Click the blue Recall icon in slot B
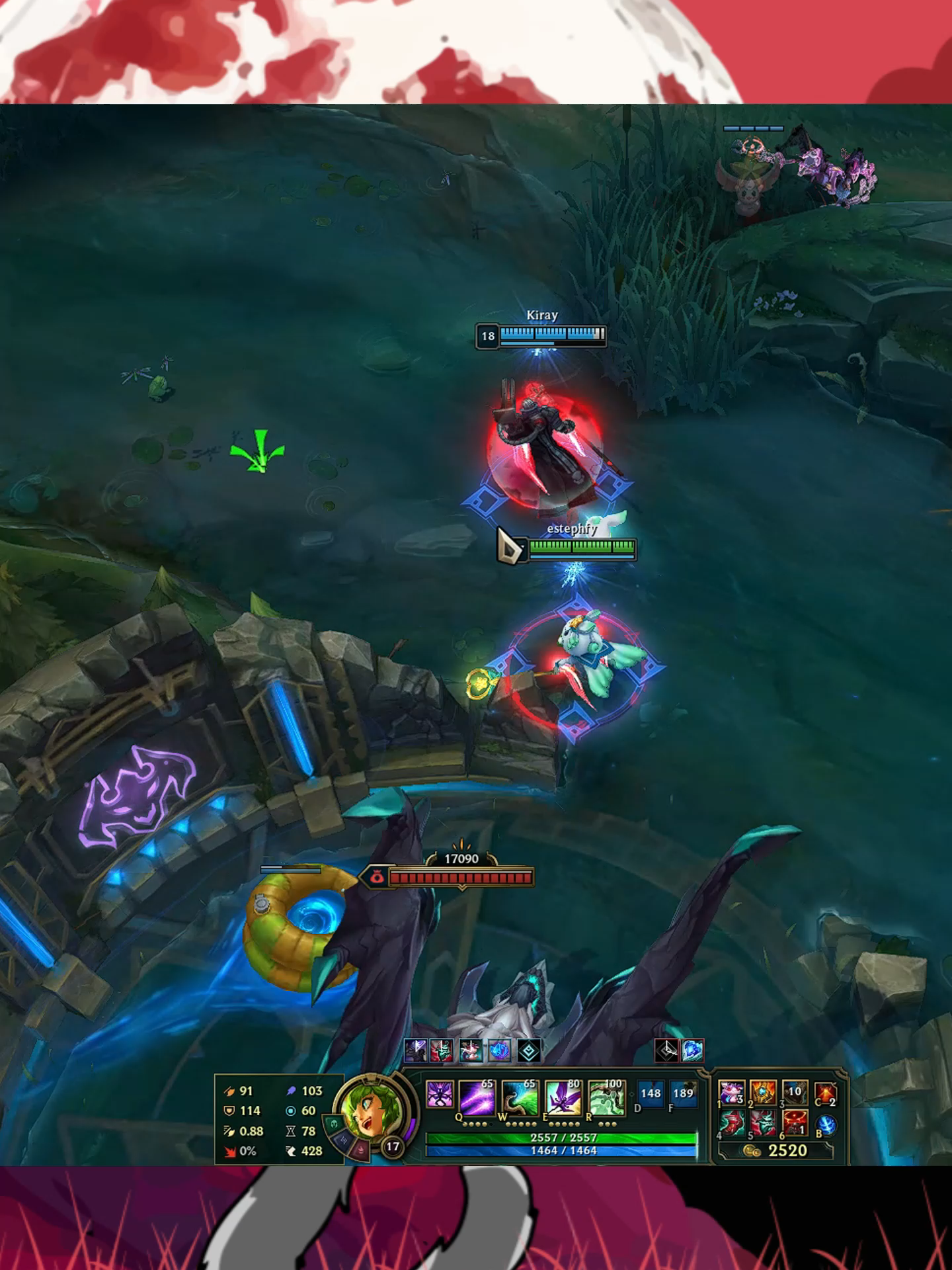 (x=827, y=1125)
